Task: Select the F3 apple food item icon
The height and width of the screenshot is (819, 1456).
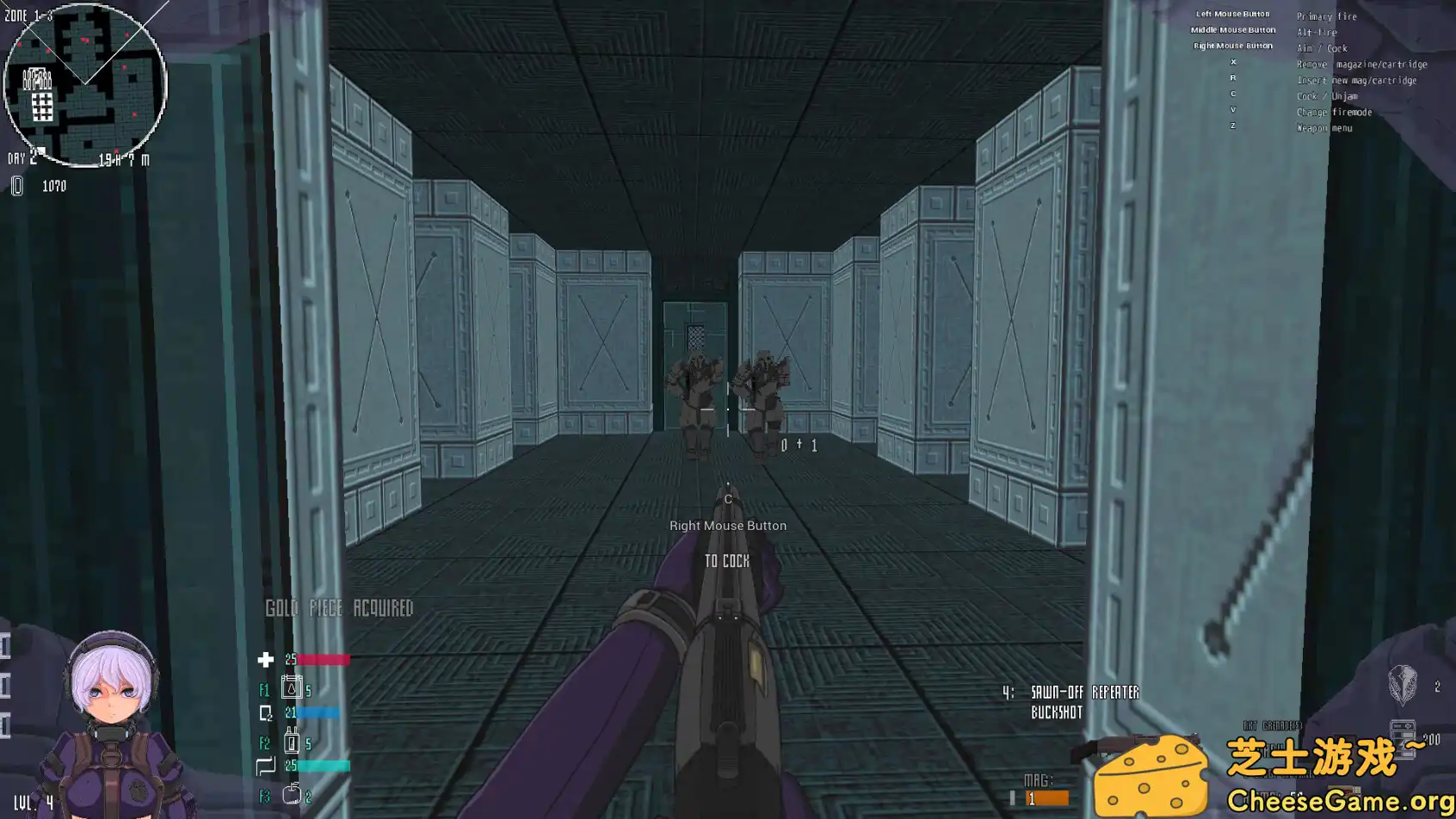Action: [x=291, y=793]
